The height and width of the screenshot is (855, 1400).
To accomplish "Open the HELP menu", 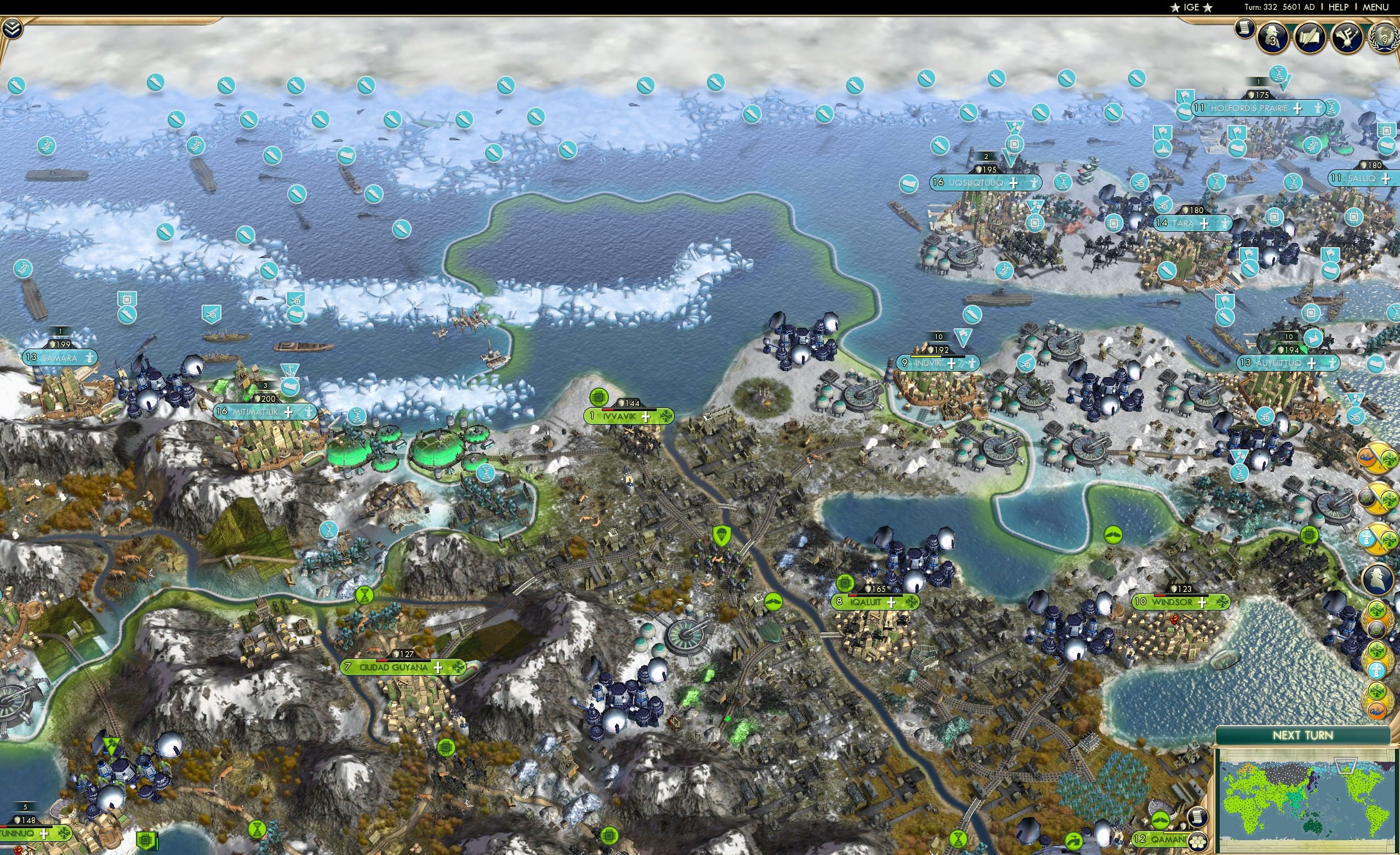I will pyautogui.click(x=1339, y=7).
